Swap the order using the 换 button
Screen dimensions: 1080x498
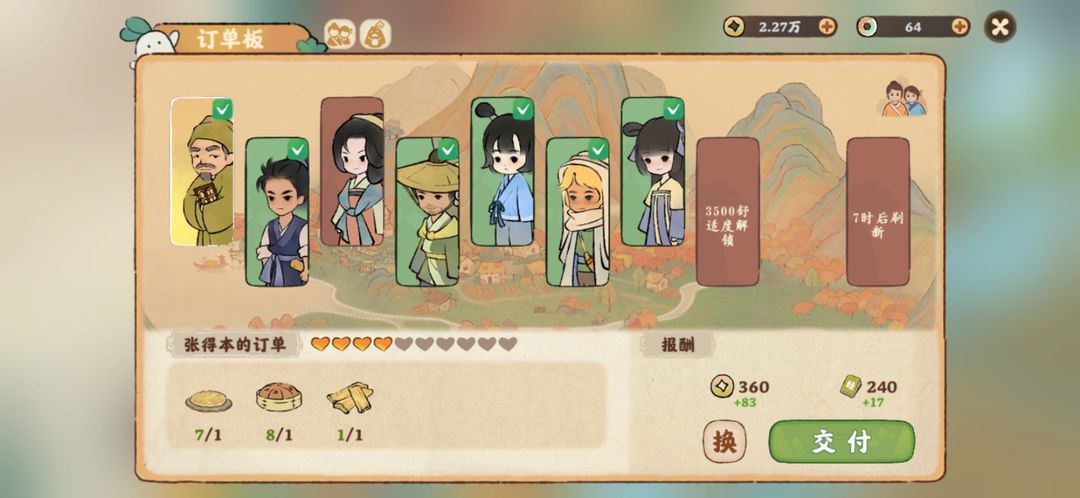pyautogui.click(x=725, y=441)
